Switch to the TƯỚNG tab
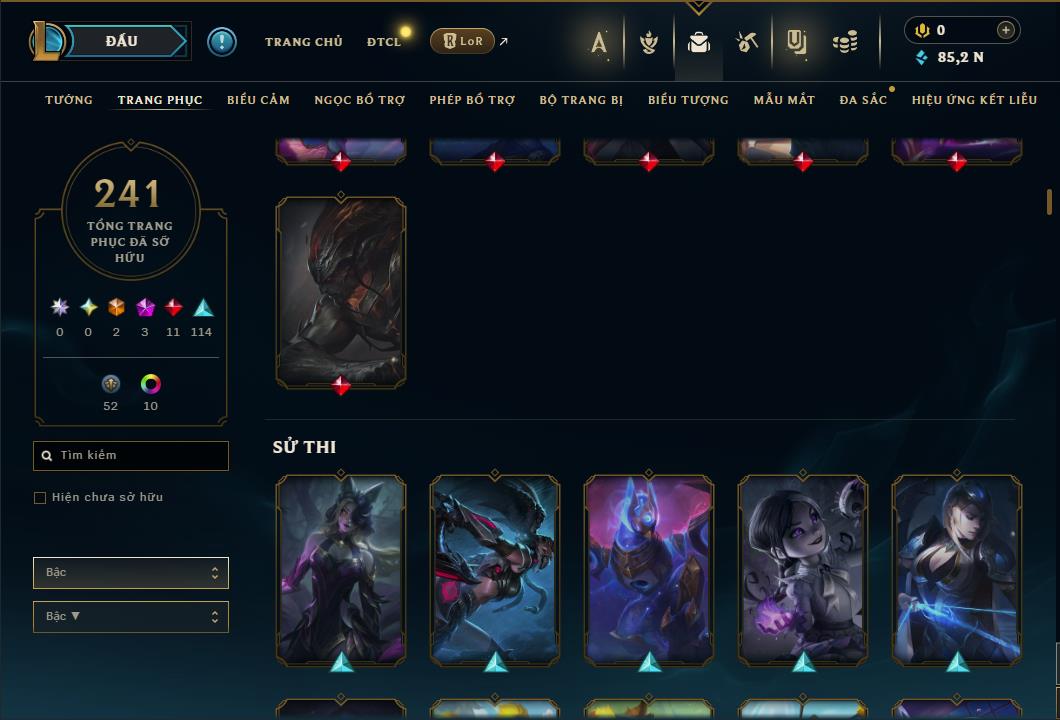This screenshot has width=1060, height=720. pos(69,100)
